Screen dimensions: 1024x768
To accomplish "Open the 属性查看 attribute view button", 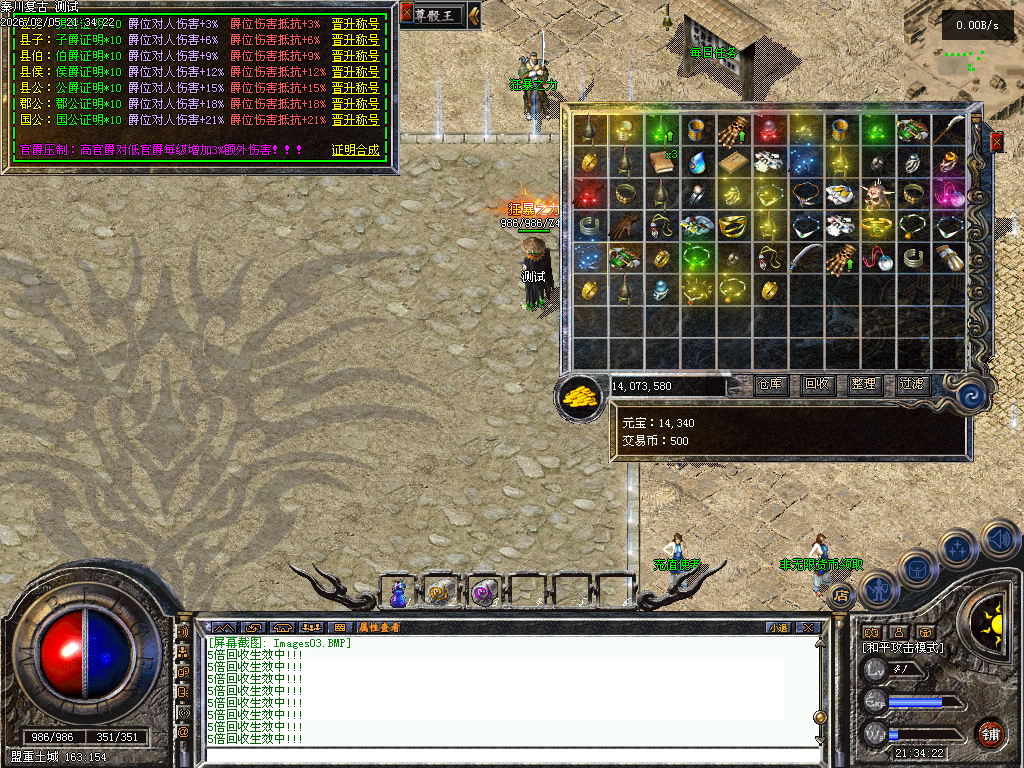I will pos(378,628).
